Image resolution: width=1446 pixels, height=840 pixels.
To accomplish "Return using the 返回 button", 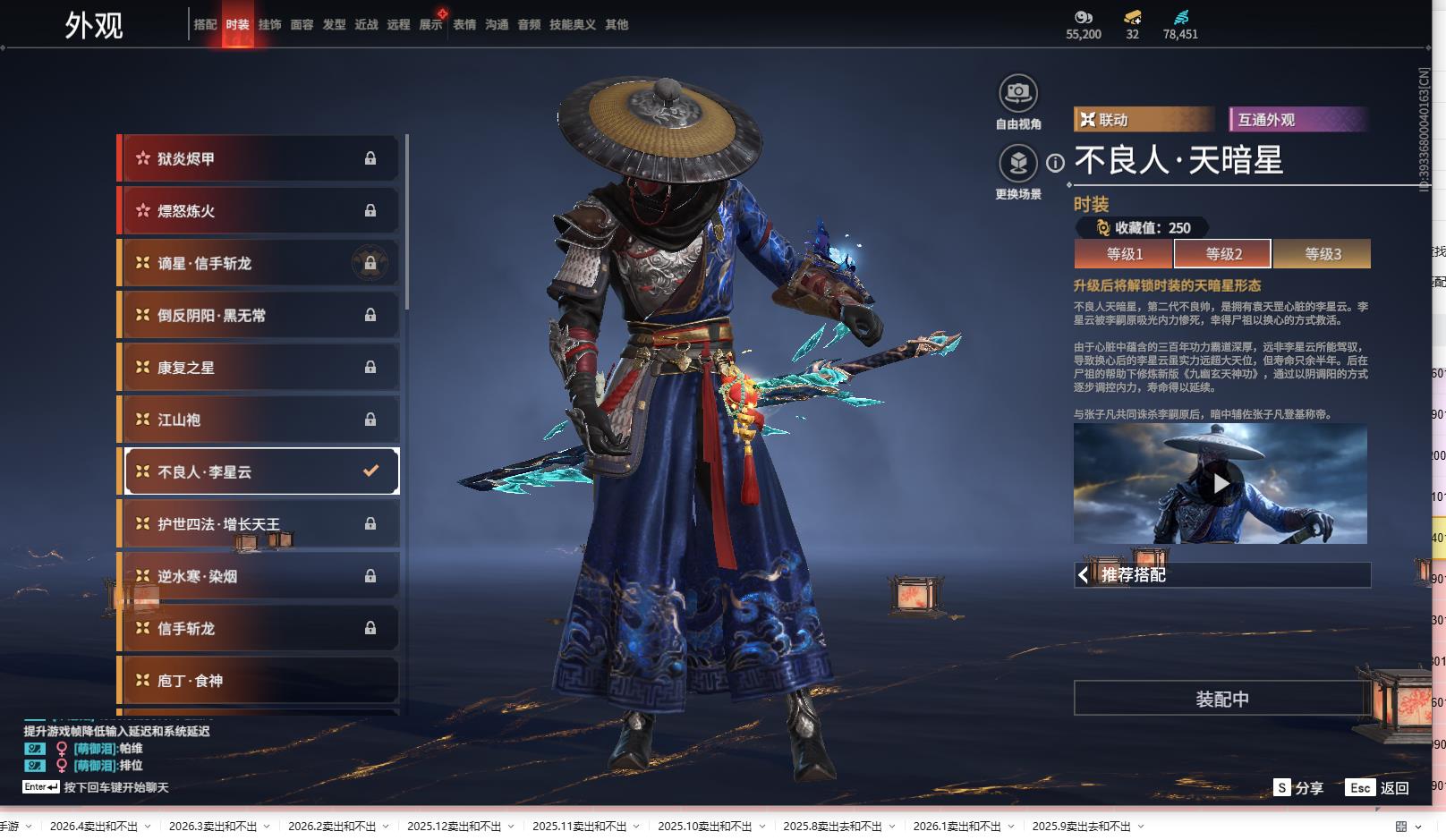I will coord(1378,788).
